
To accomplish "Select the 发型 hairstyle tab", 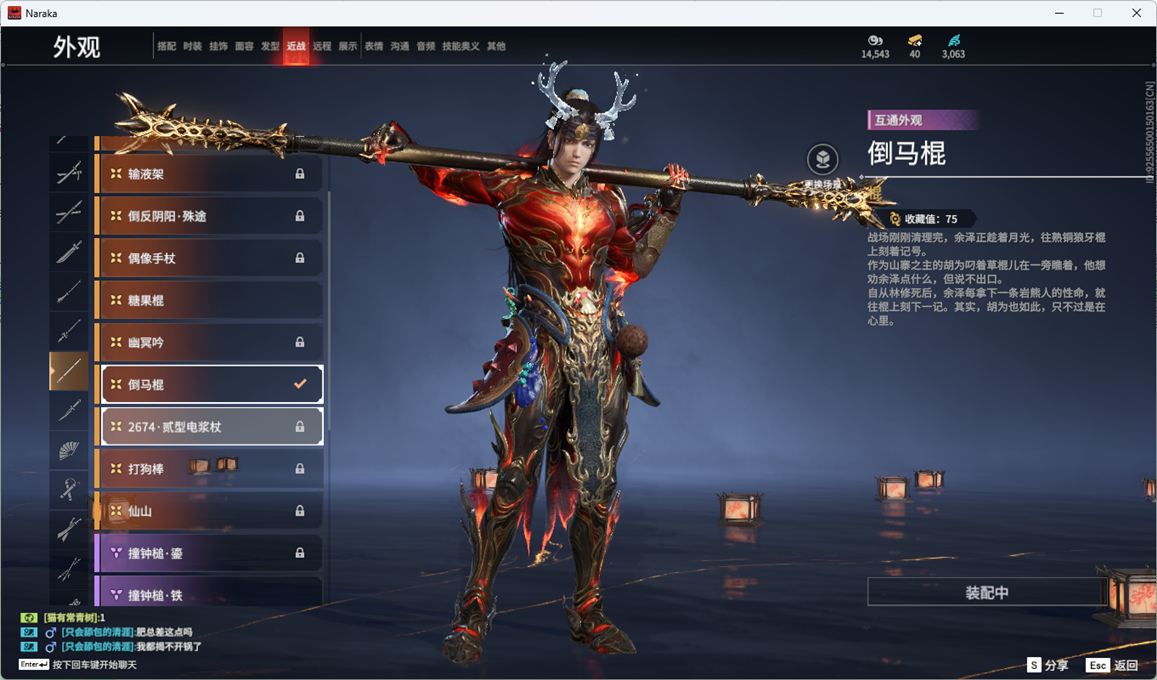I will (270, 47).
